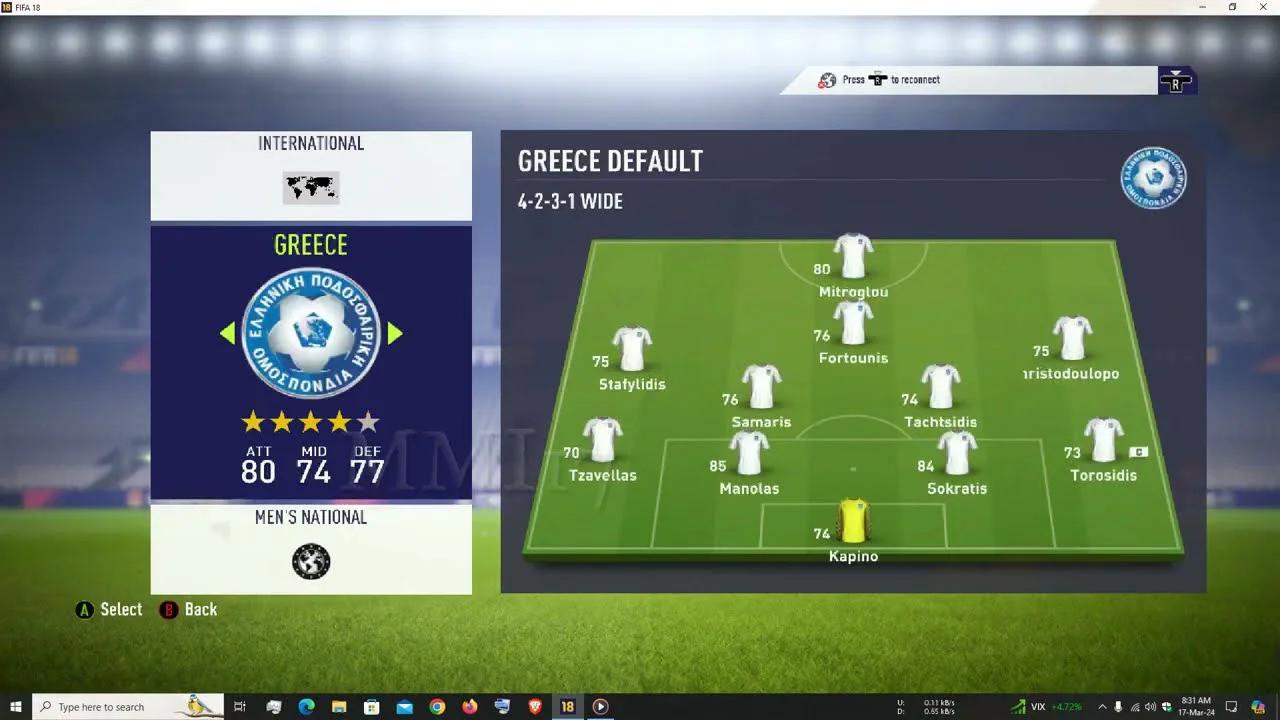Select the Greece national team crest

pos(310,334)
